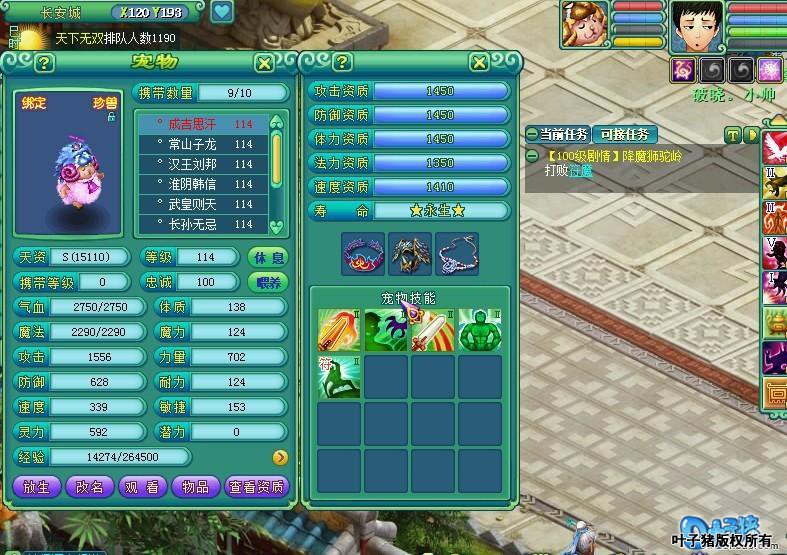Rename the pet using 改名
Screen dimensions: 787x555
(x=90, y=487)
